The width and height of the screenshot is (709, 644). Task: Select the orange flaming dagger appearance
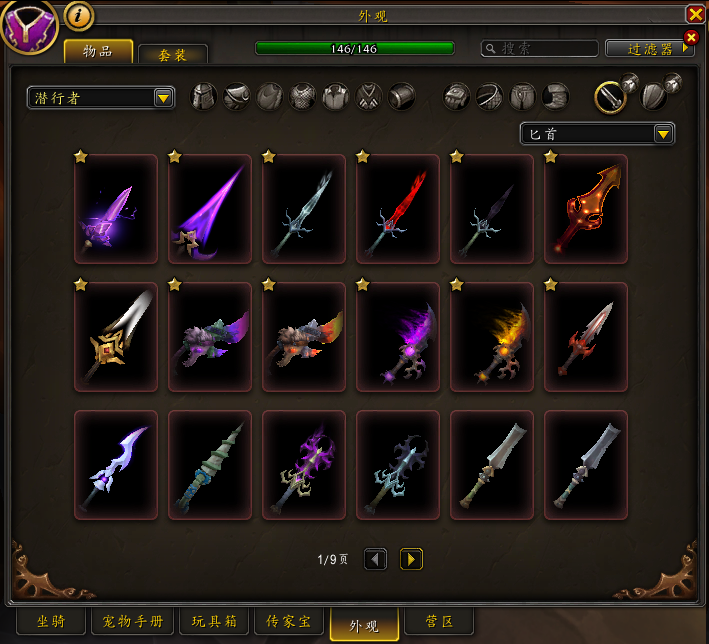click(x=492, y=337)
